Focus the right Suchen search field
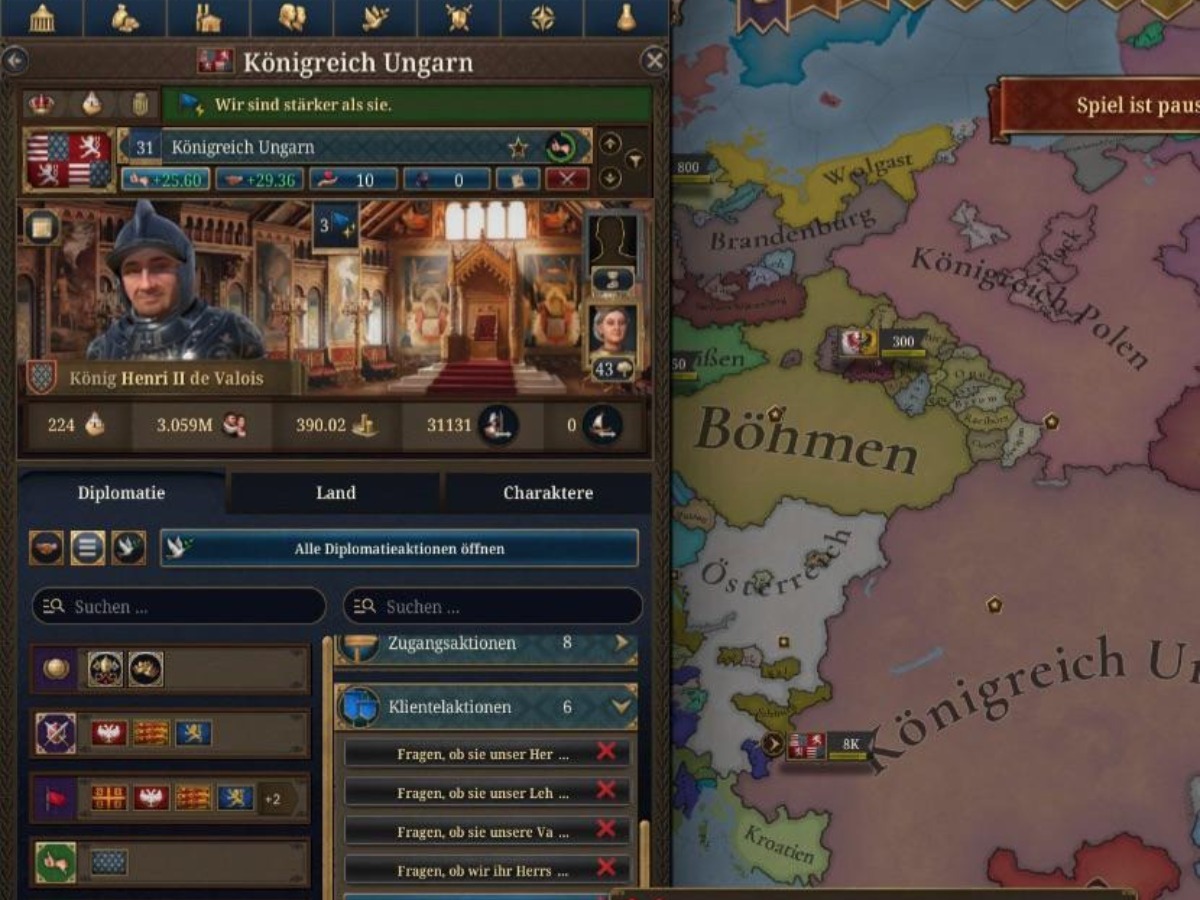This screenshot has width=1200, height=900. pos(493,606)
